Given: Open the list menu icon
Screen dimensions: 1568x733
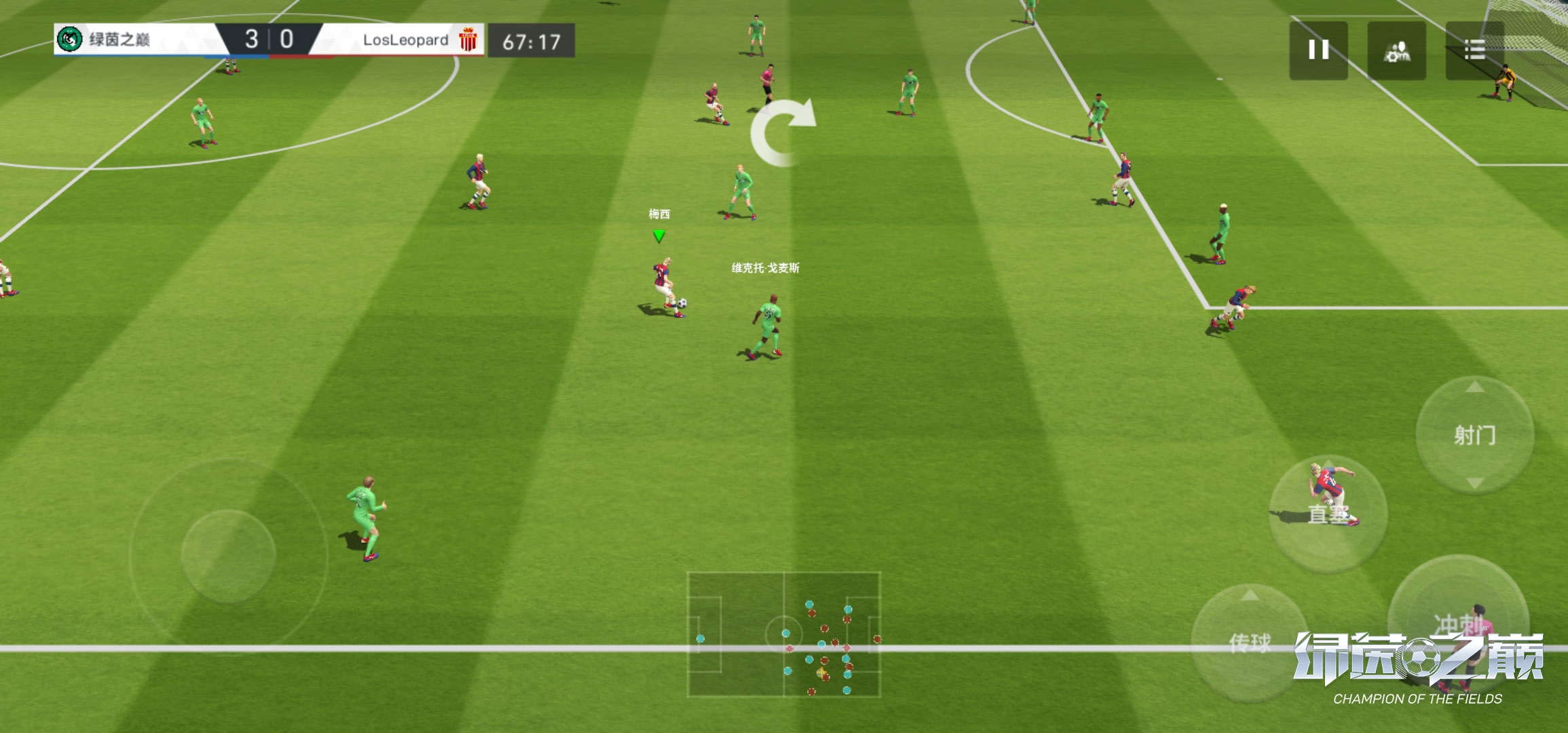Looking at the screenshot, I should 1474,50.
